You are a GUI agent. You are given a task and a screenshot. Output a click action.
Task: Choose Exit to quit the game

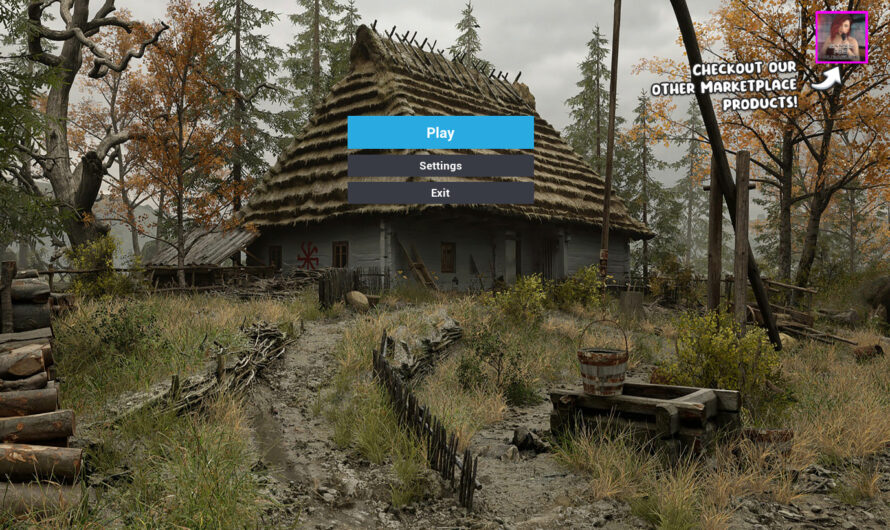click(x=440, y=193)
